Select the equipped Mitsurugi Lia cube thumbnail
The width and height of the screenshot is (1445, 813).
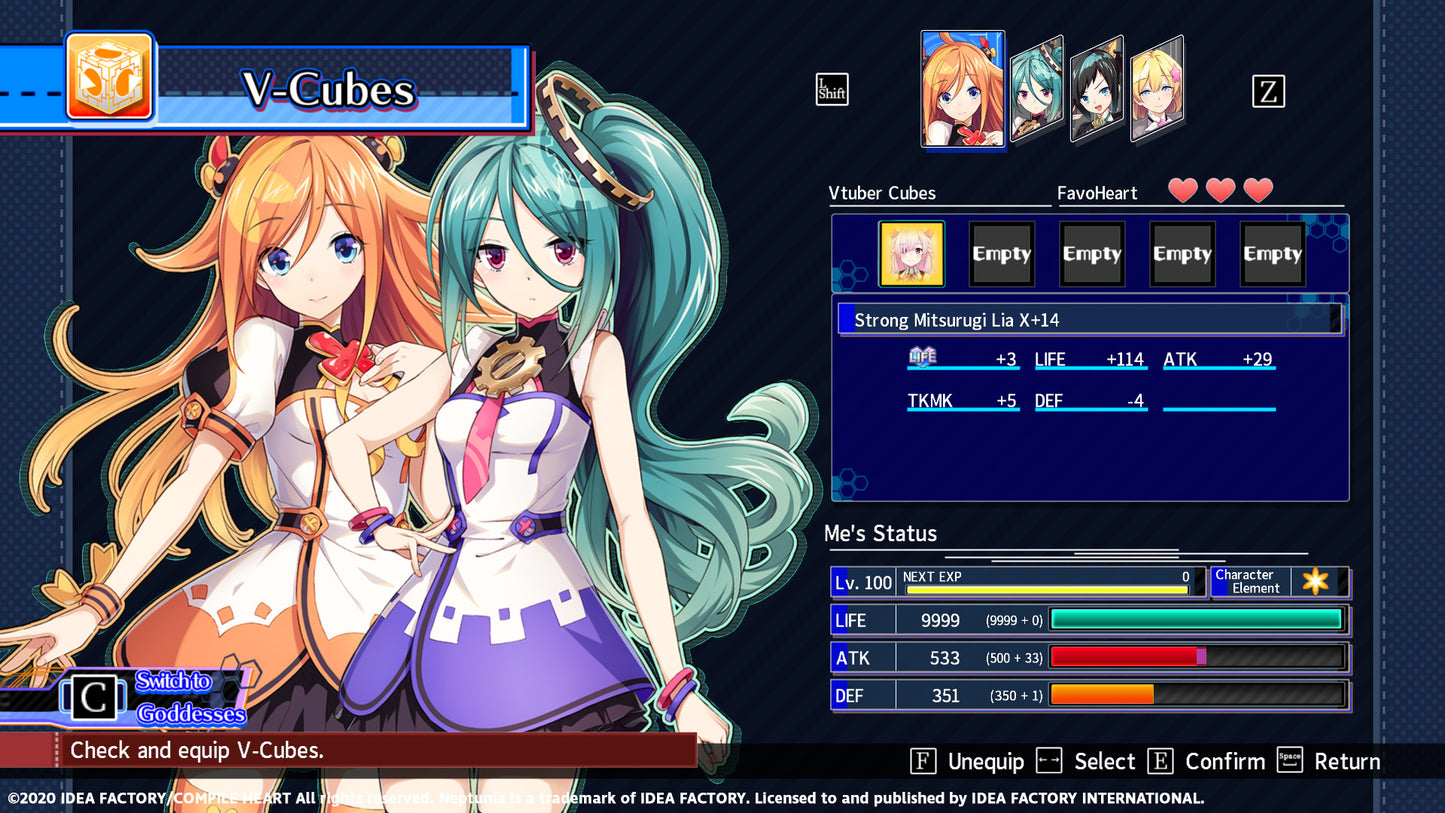coord(910,253)
